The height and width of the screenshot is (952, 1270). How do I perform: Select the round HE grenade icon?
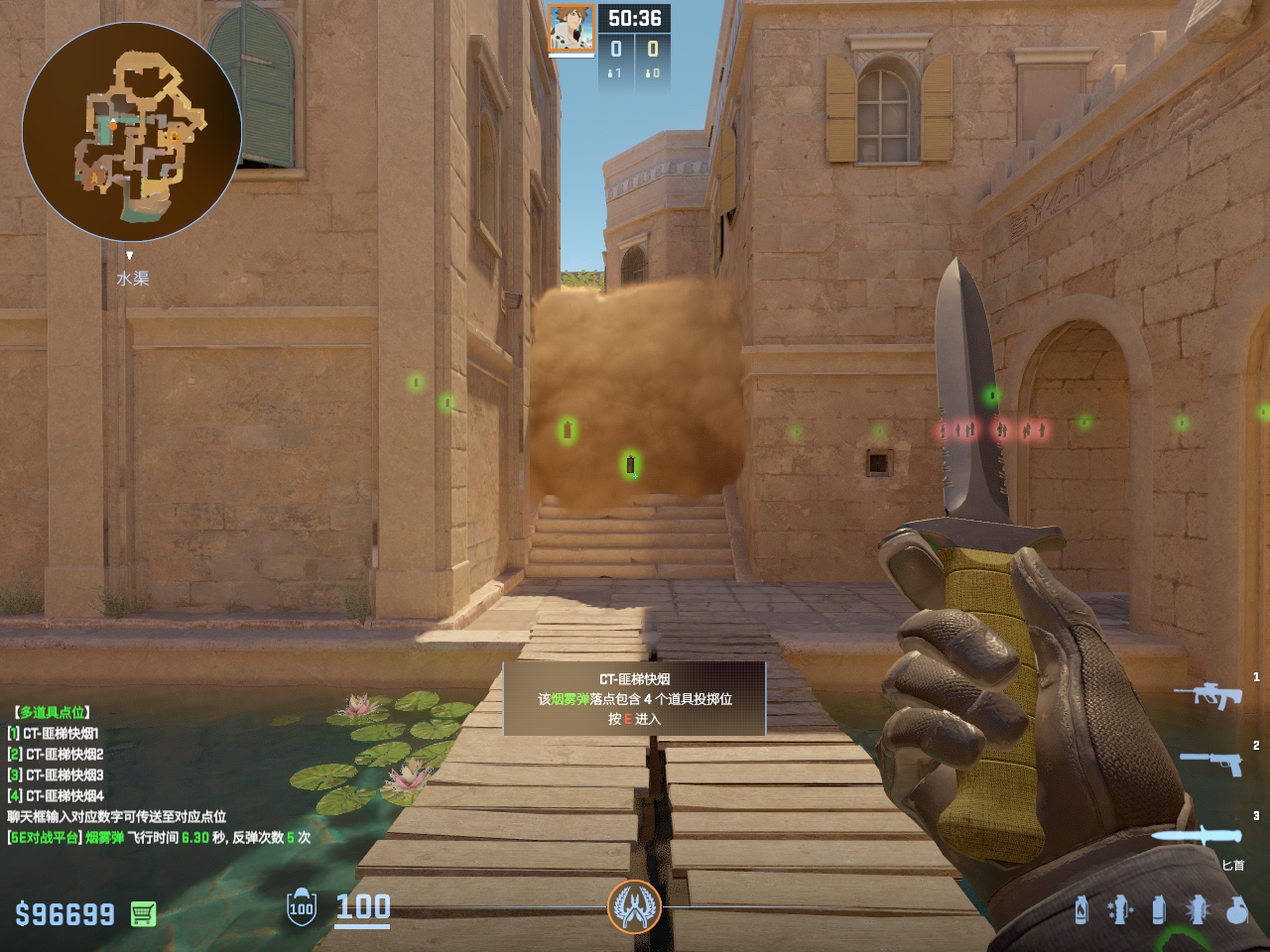tap(1236, 909)
